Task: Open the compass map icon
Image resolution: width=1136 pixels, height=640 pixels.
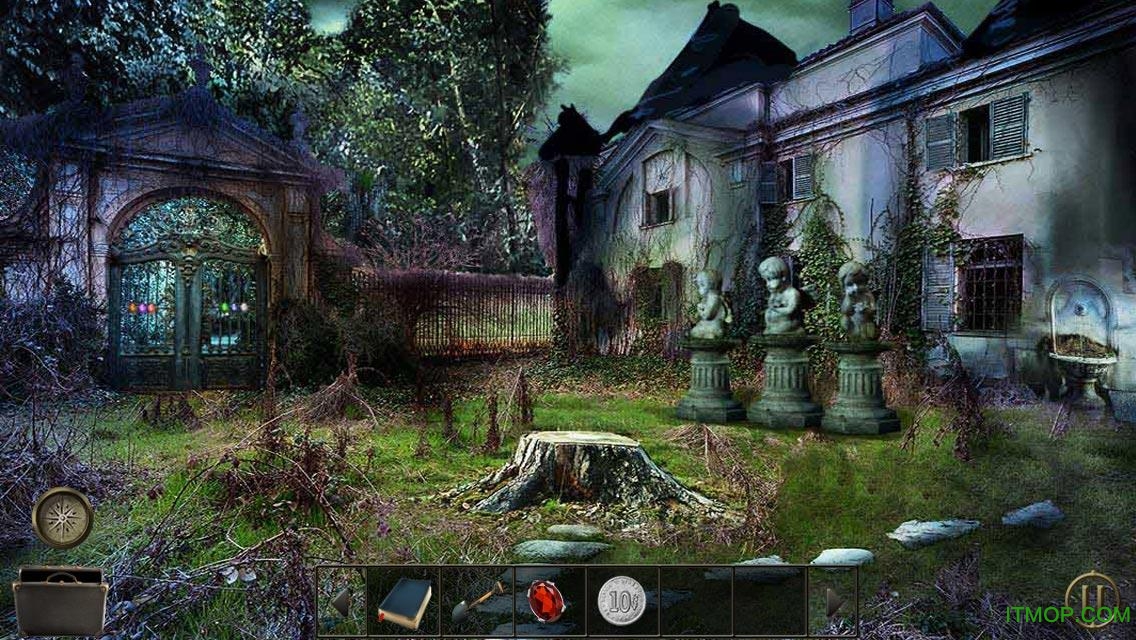Action: [63, 517]
